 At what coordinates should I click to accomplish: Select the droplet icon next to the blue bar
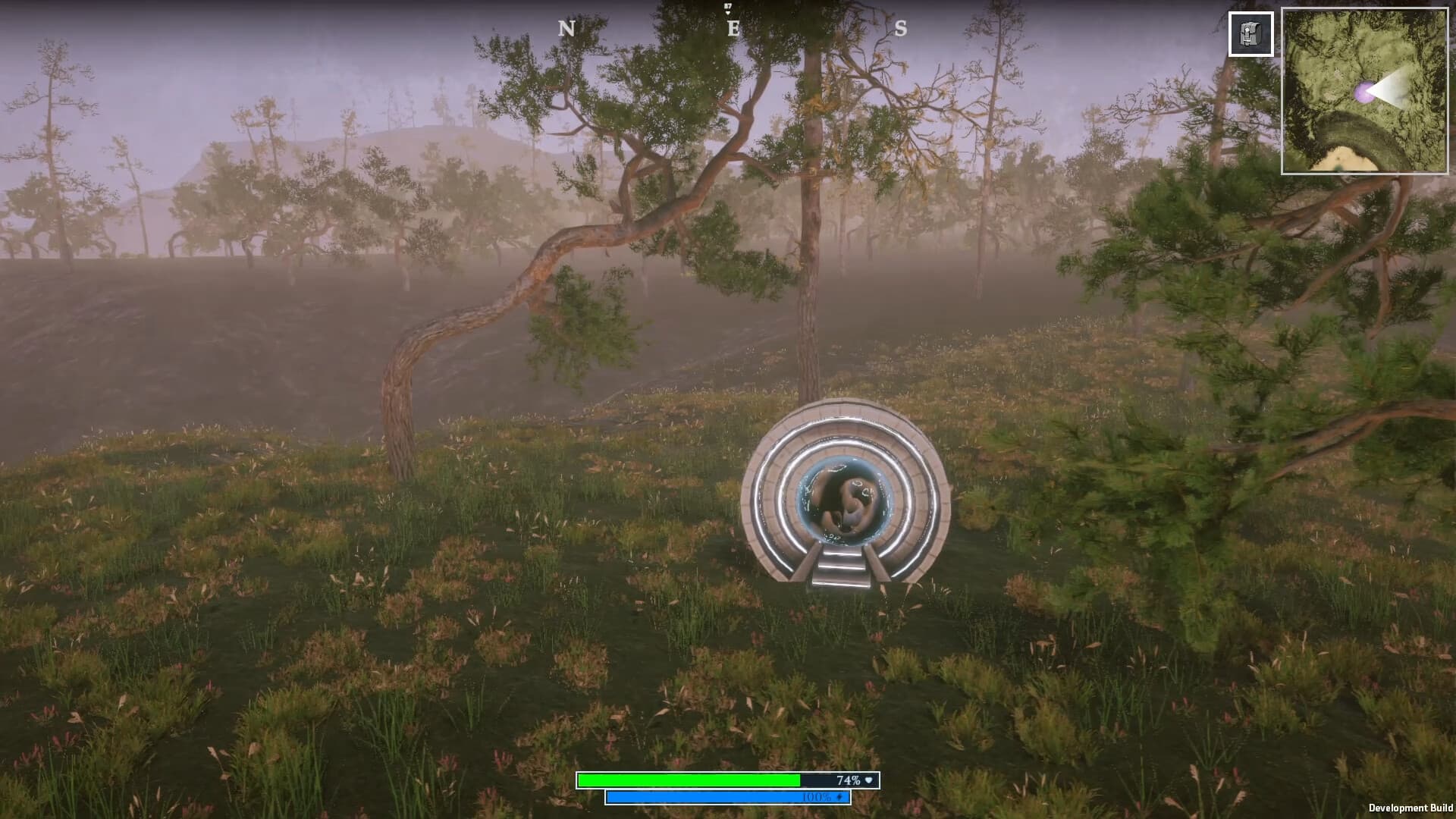[x=838, y=797]
